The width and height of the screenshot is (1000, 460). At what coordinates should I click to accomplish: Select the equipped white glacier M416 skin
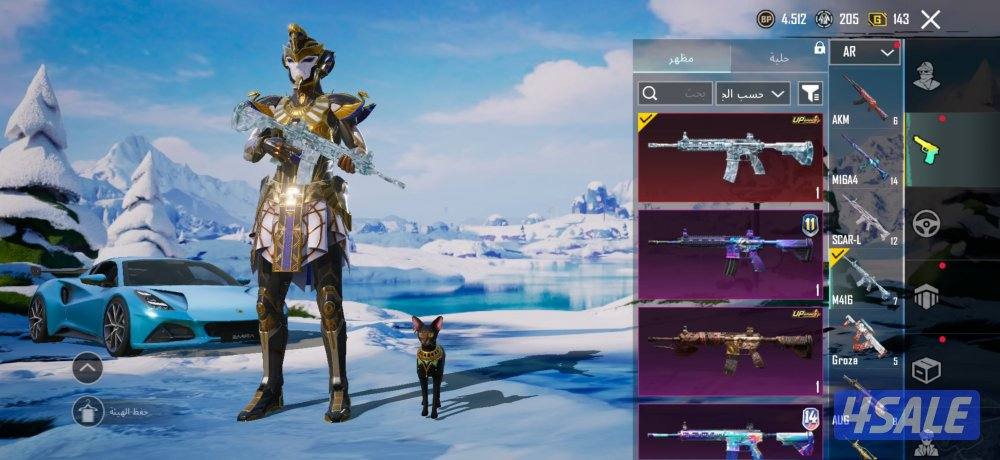(730, 157)
